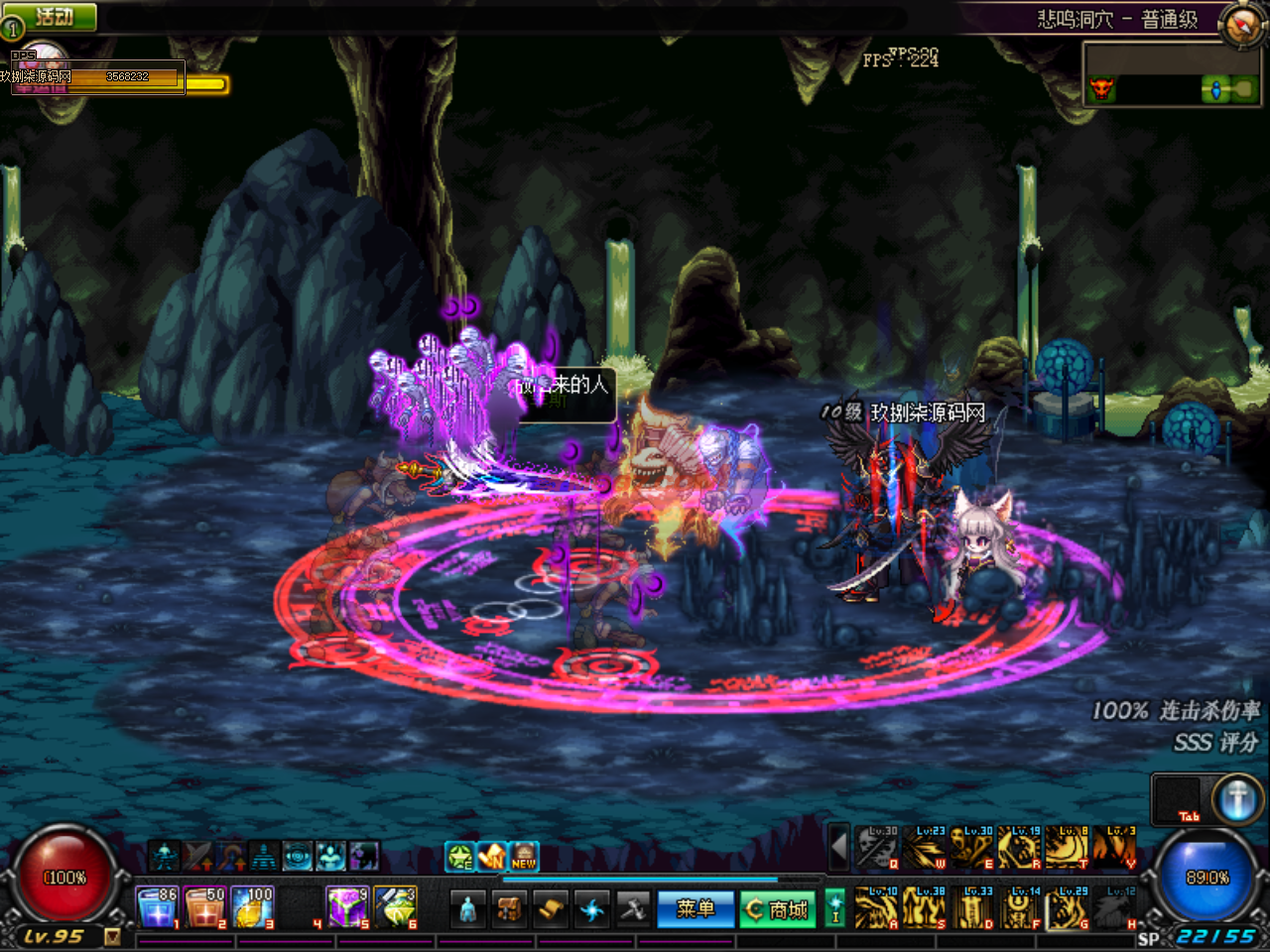Screen dimensions: 1270x952
Task: Click the 活动 events button
Action: click(52, 17)
